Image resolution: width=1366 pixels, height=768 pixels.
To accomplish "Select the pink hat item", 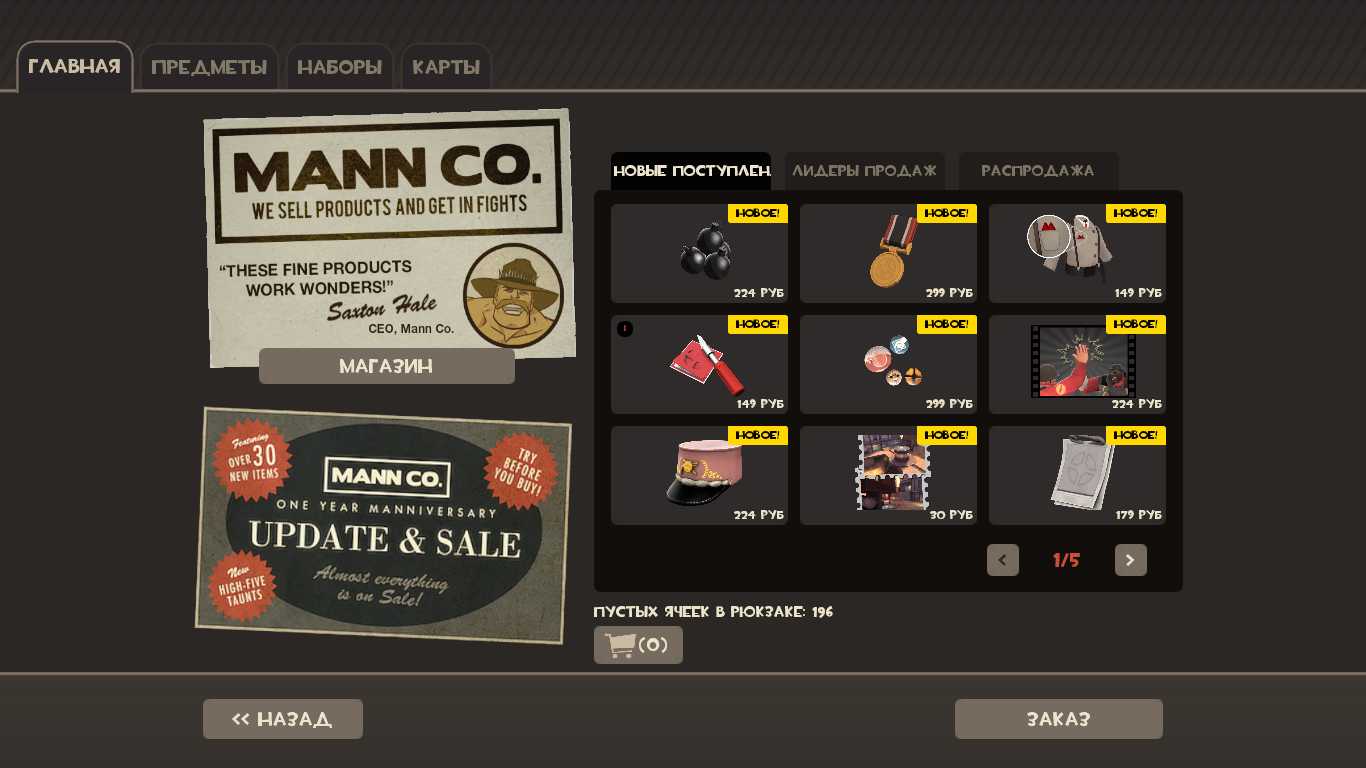I will [699, 475].
